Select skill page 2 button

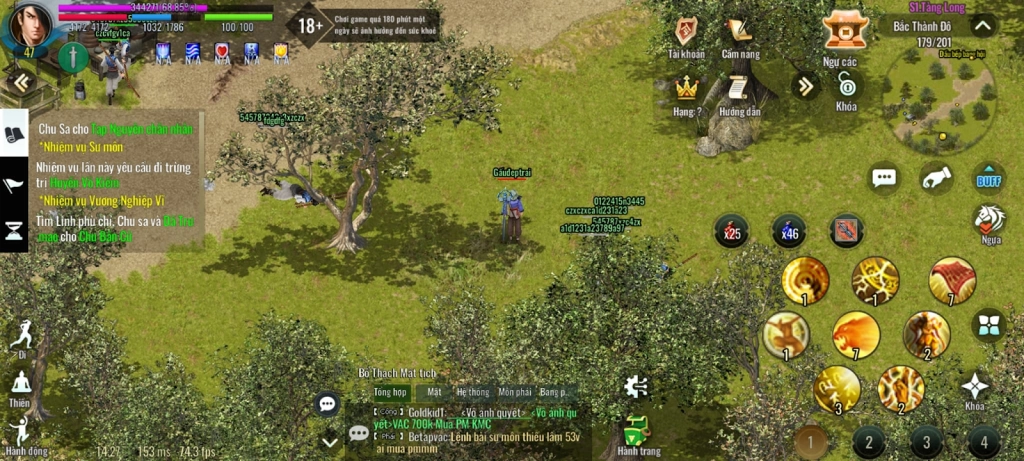(x=868, y=441)
